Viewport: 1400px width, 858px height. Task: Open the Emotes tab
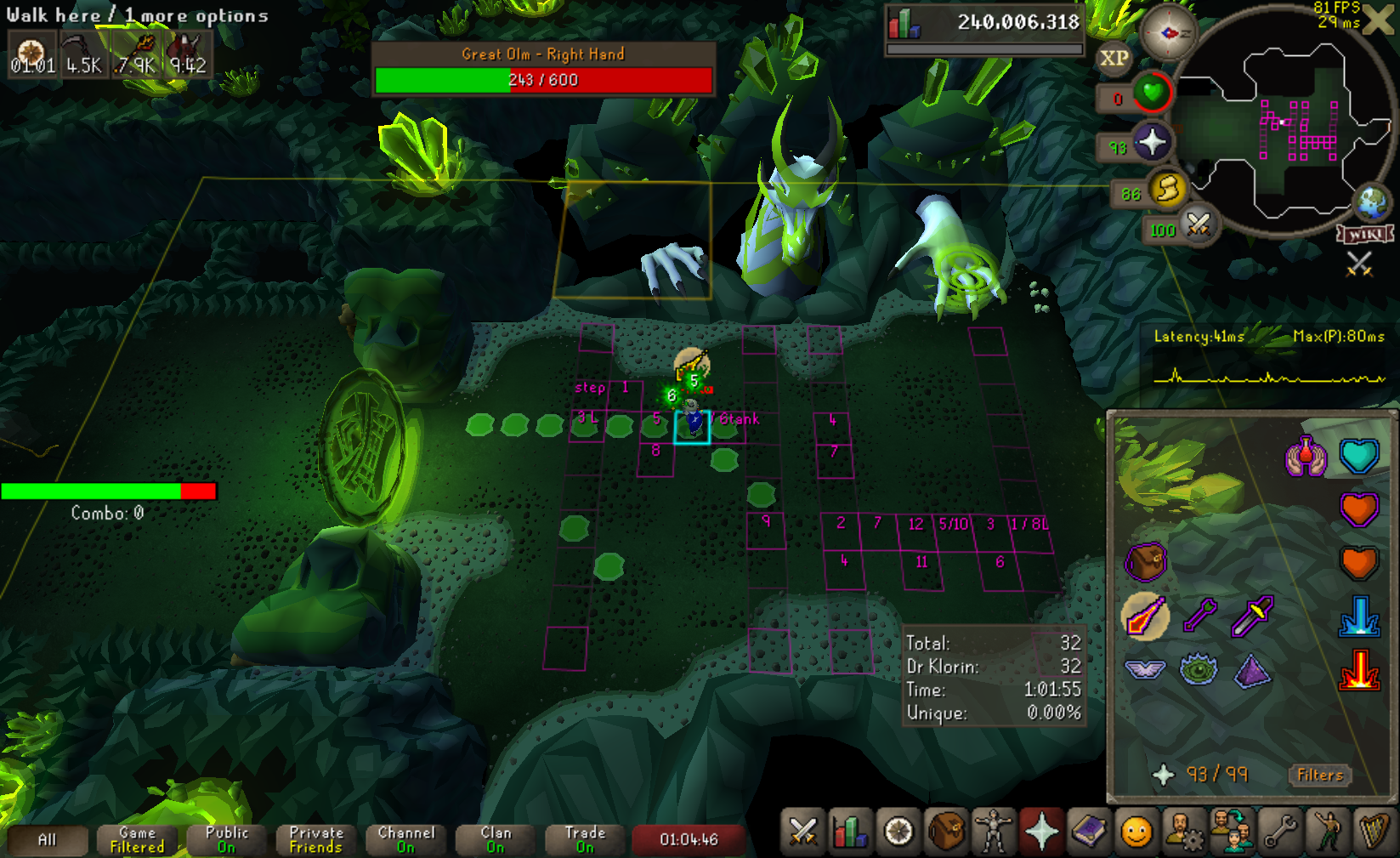click(x=1327, y=831)
